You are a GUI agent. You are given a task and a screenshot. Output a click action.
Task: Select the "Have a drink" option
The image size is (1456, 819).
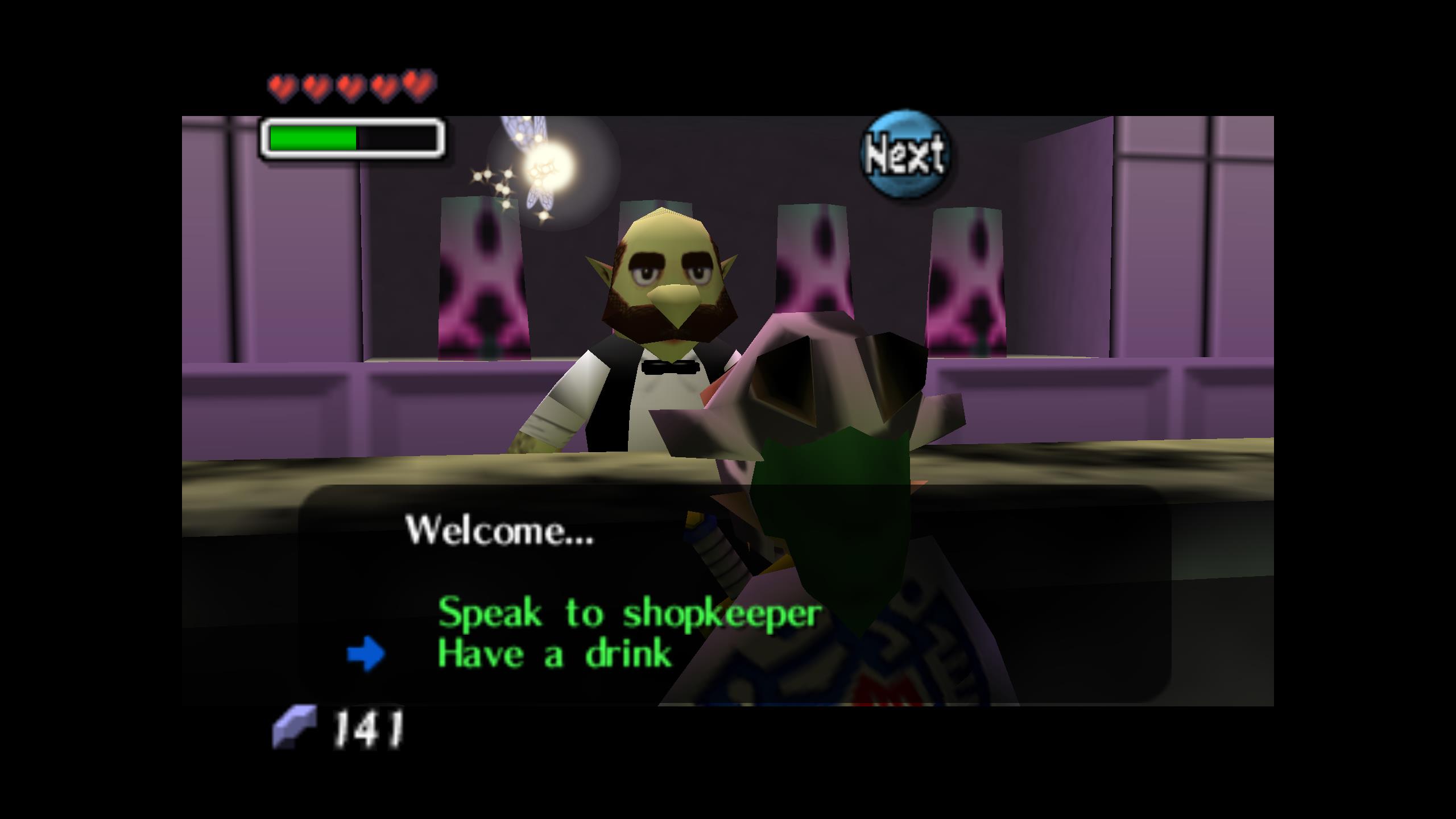pyautogui.click(x=555, y=654)
